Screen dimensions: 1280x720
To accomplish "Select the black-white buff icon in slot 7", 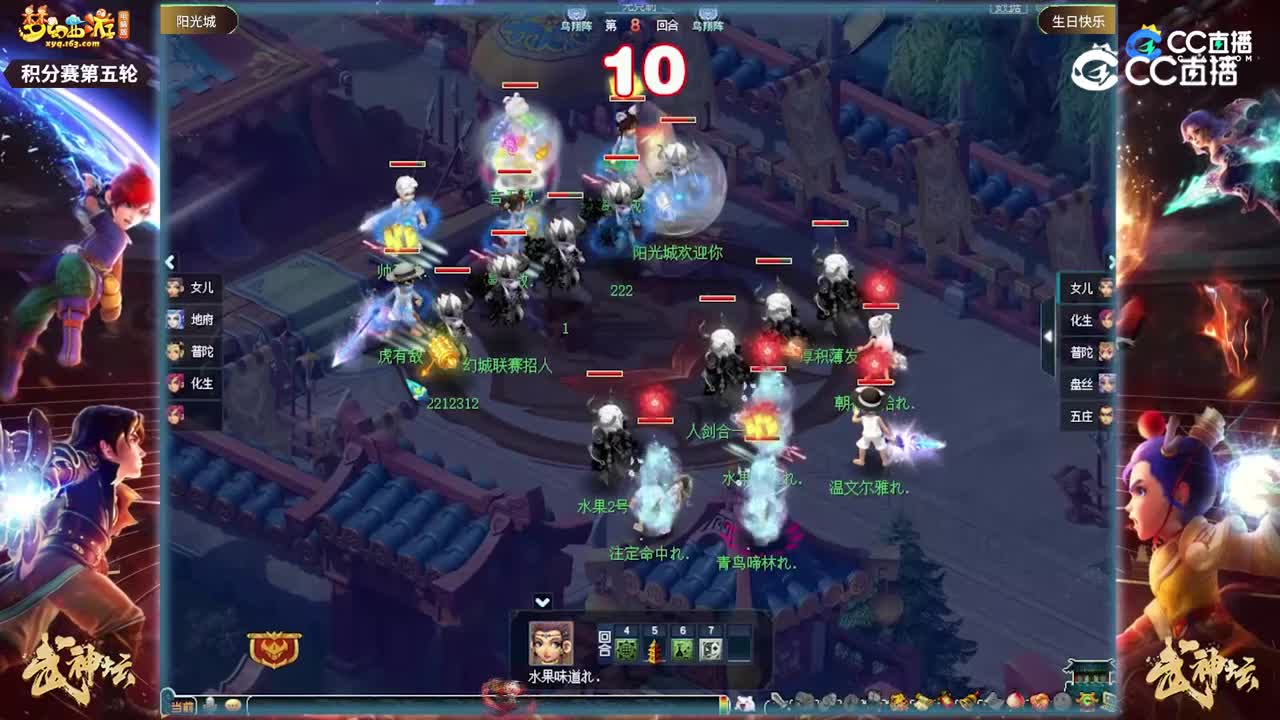I will pyautogui.click(x=711, y=648).
